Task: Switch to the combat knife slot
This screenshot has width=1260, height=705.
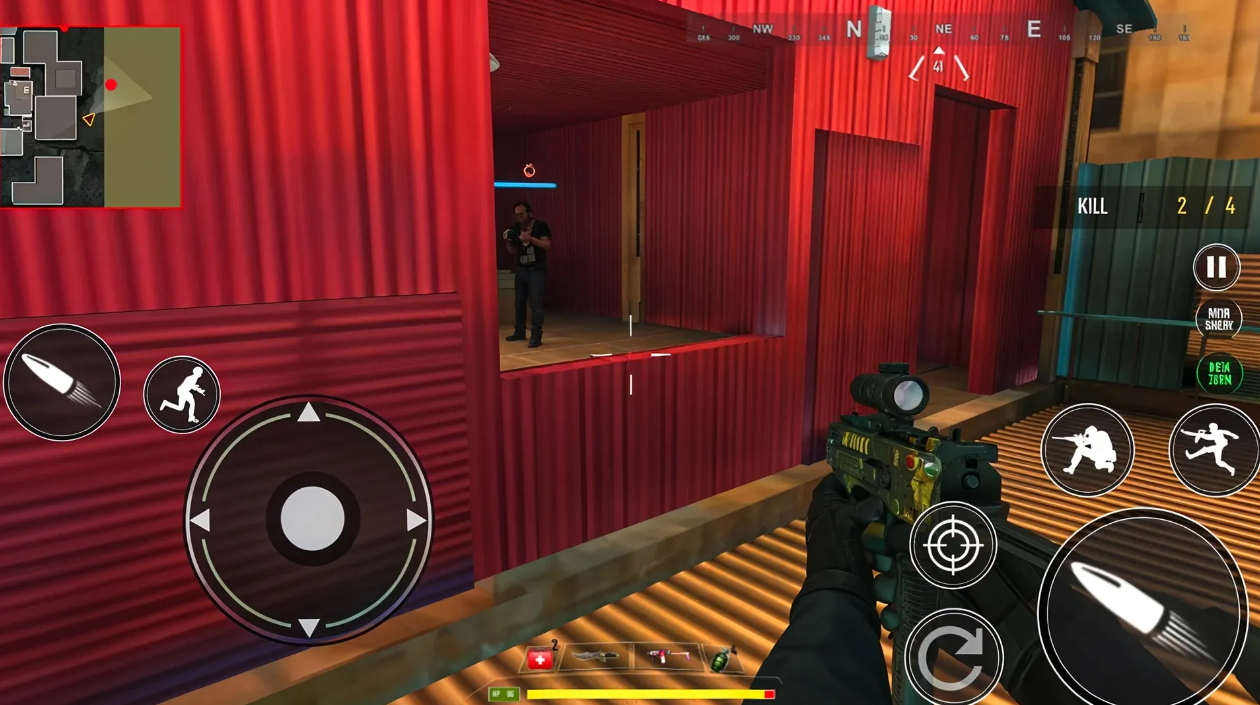Action: pos(596,658)
